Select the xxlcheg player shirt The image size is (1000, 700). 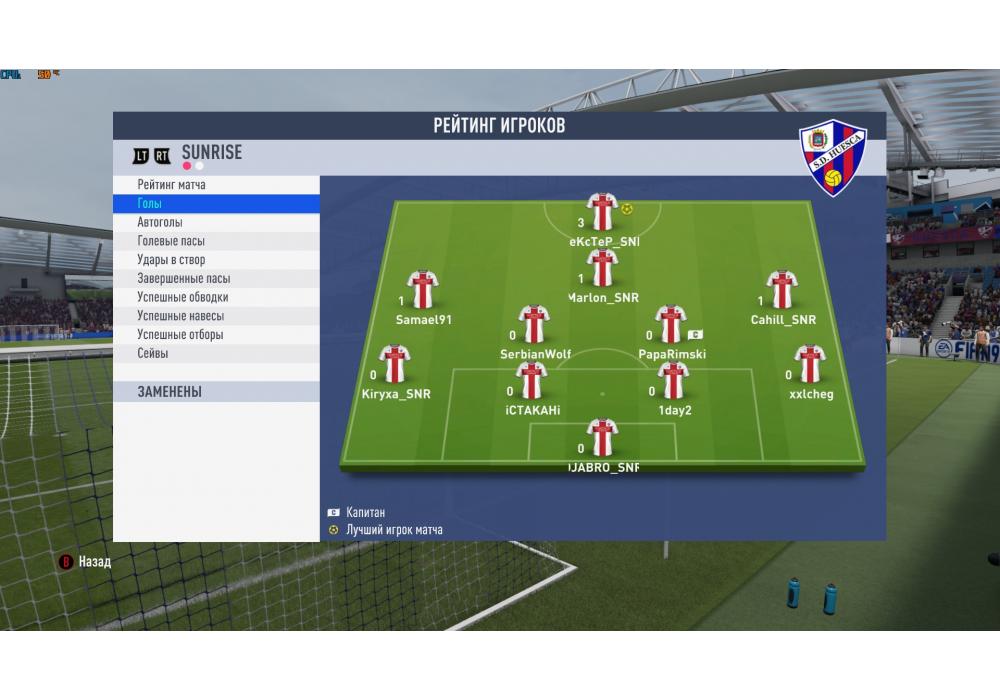tap(810, 364)
